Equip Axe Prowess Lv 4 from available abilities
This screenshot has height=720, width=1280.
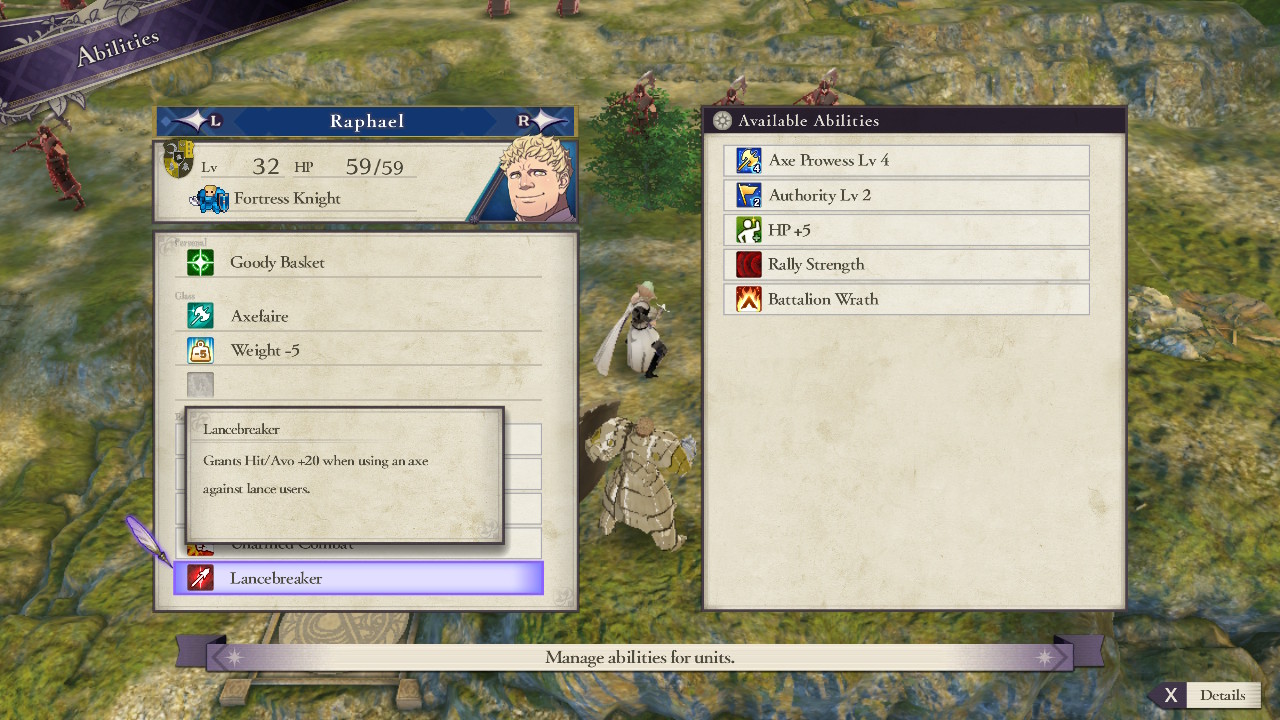pyautogui.click(x=906, y=161)
